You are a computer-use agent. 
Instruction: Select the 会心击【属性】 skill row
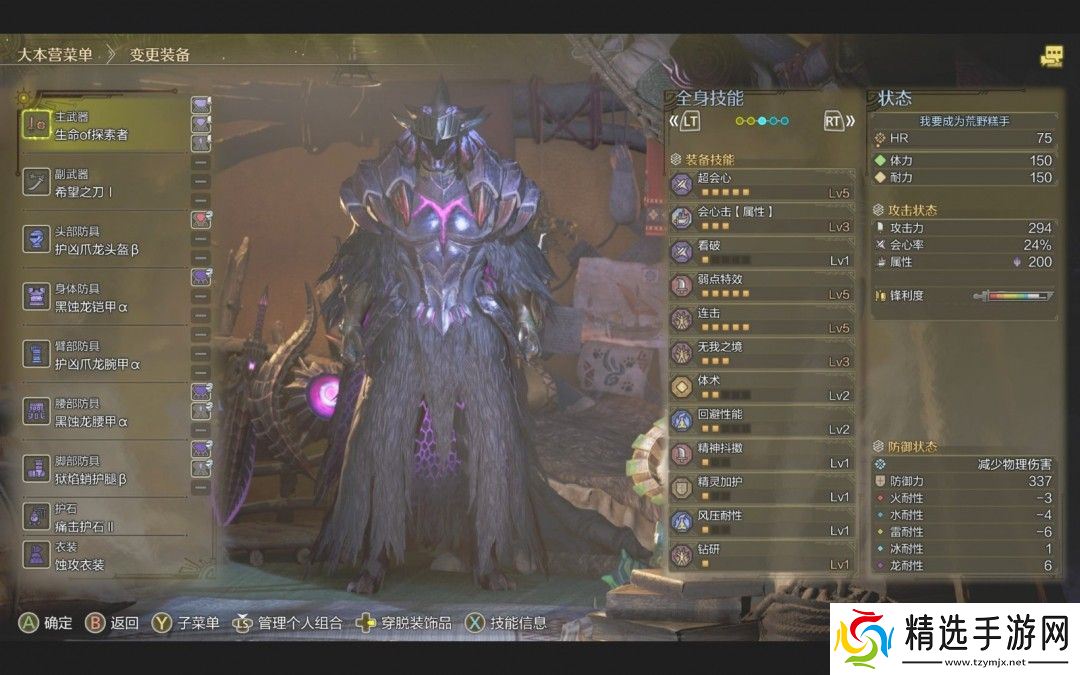pos(762,219)
